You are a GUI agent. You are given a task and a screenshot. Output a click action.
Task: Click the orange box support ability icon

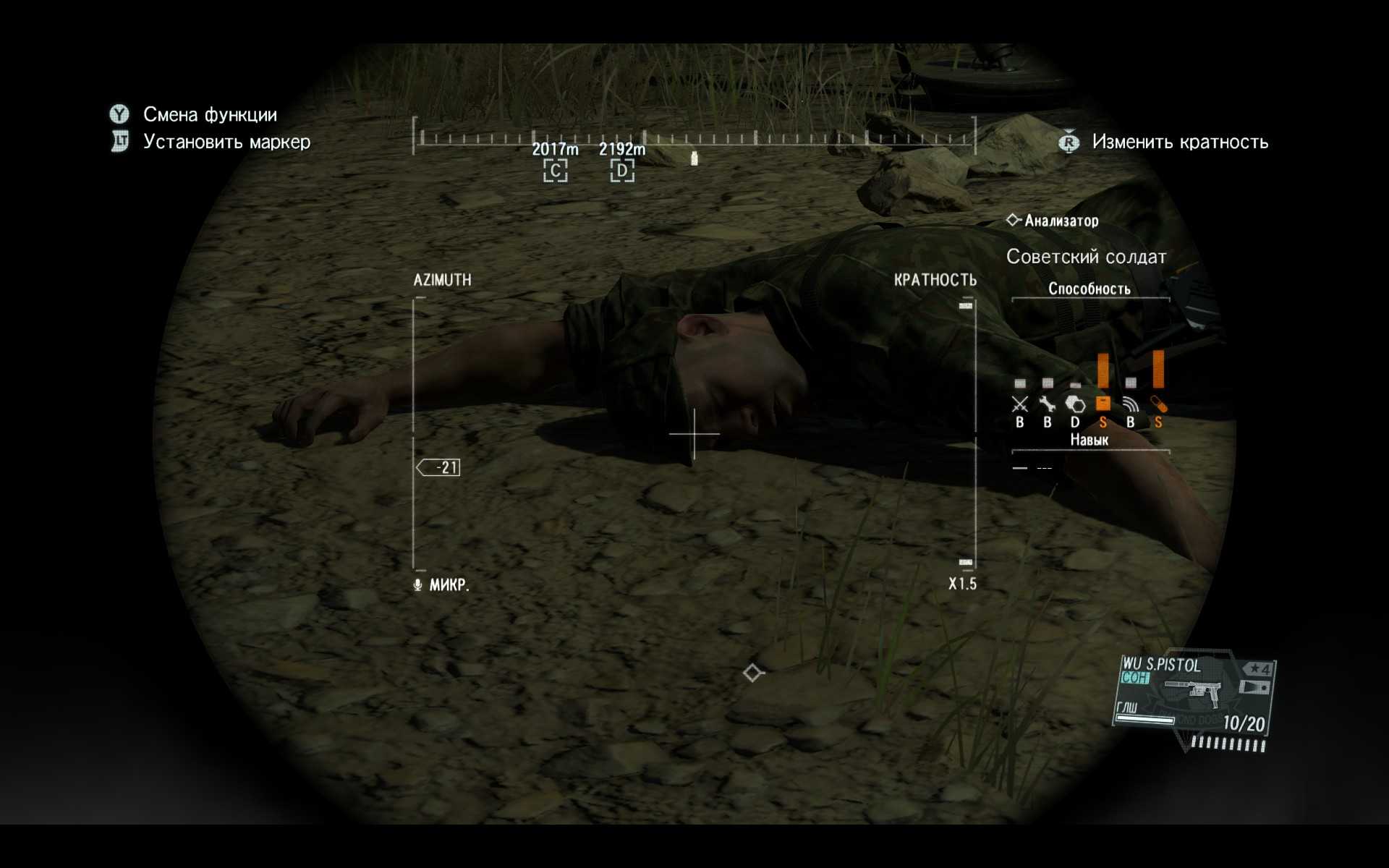[x=1103, y=404]
